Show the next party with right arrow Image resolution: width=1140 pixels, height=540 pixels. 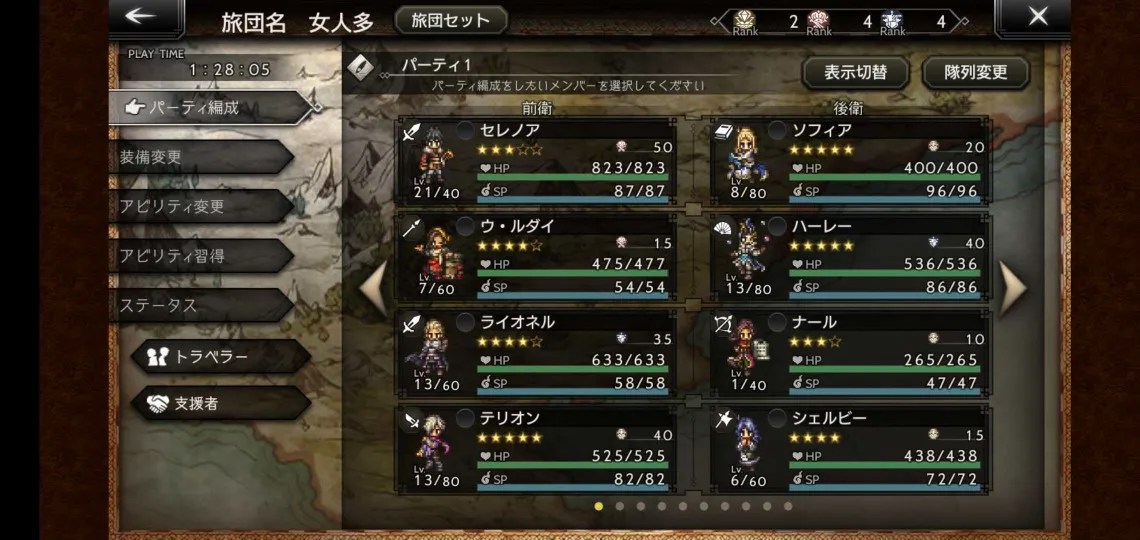[x=1012, y=287]
